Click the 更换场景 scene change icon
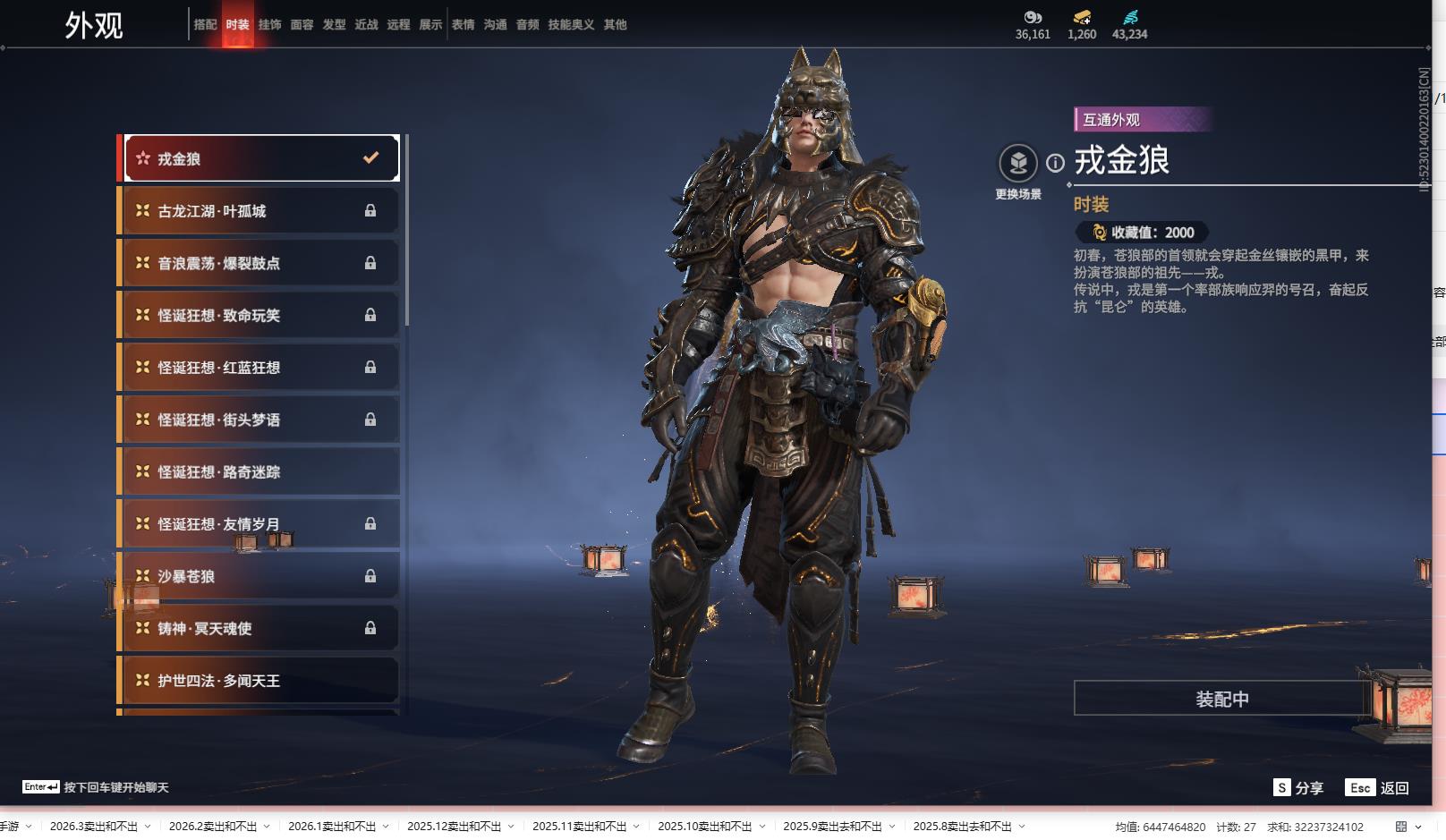The image size is (1446, 840). tap(1018, 164)
